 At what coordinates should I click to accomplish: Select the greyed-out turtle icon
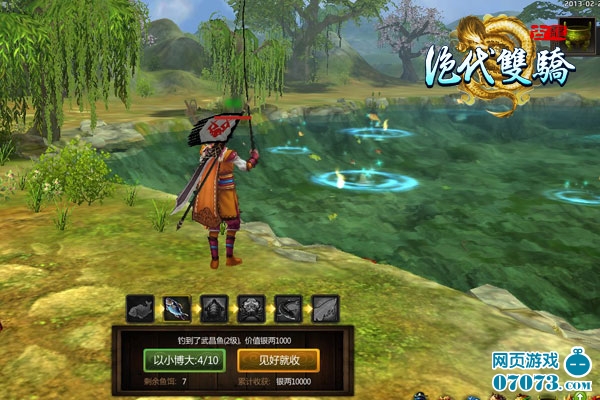214,307
